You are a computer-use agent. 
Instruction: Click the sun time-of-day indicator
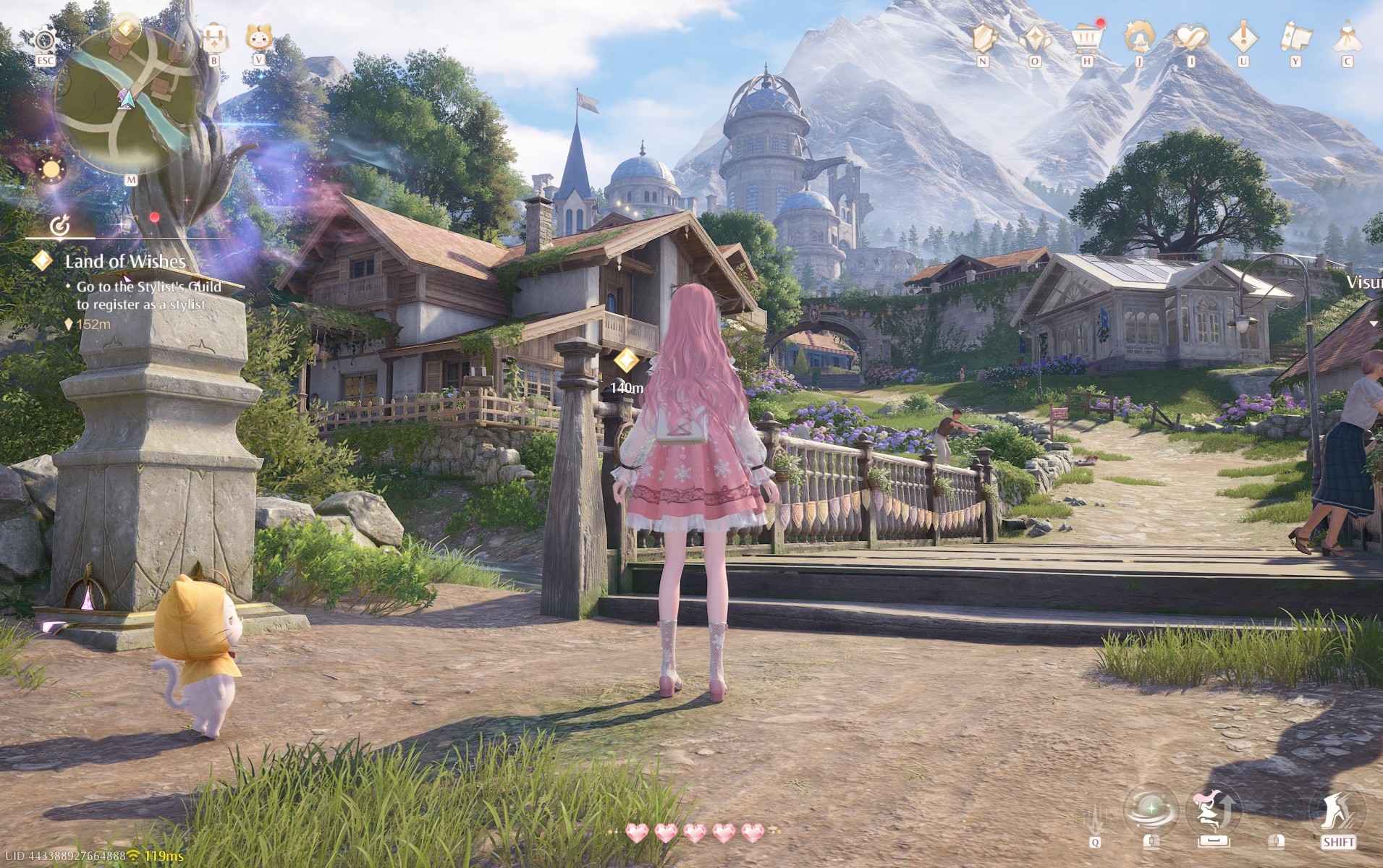point(51,168)
